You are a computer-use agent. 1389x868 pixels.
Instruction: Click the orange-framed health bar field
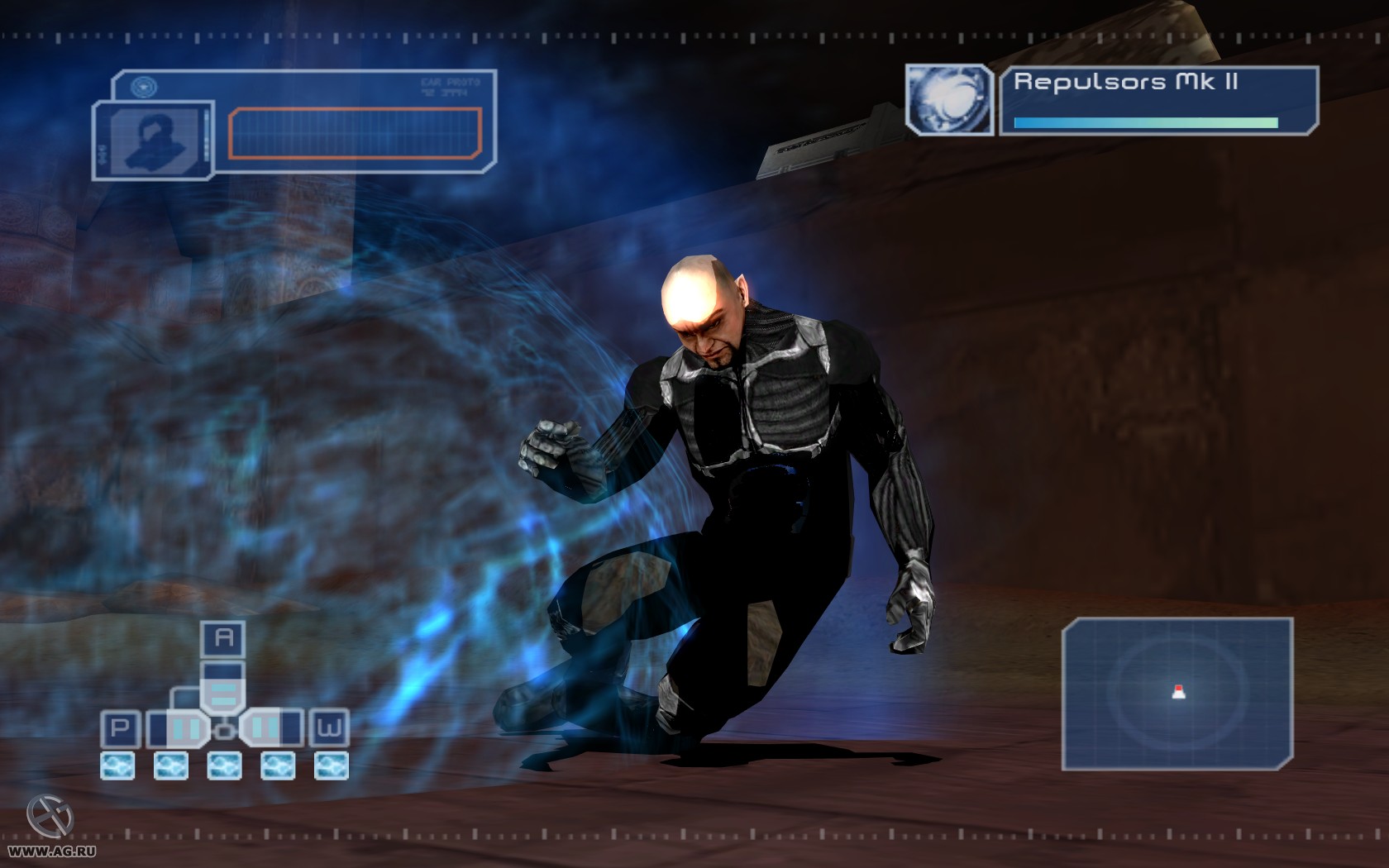356,132
